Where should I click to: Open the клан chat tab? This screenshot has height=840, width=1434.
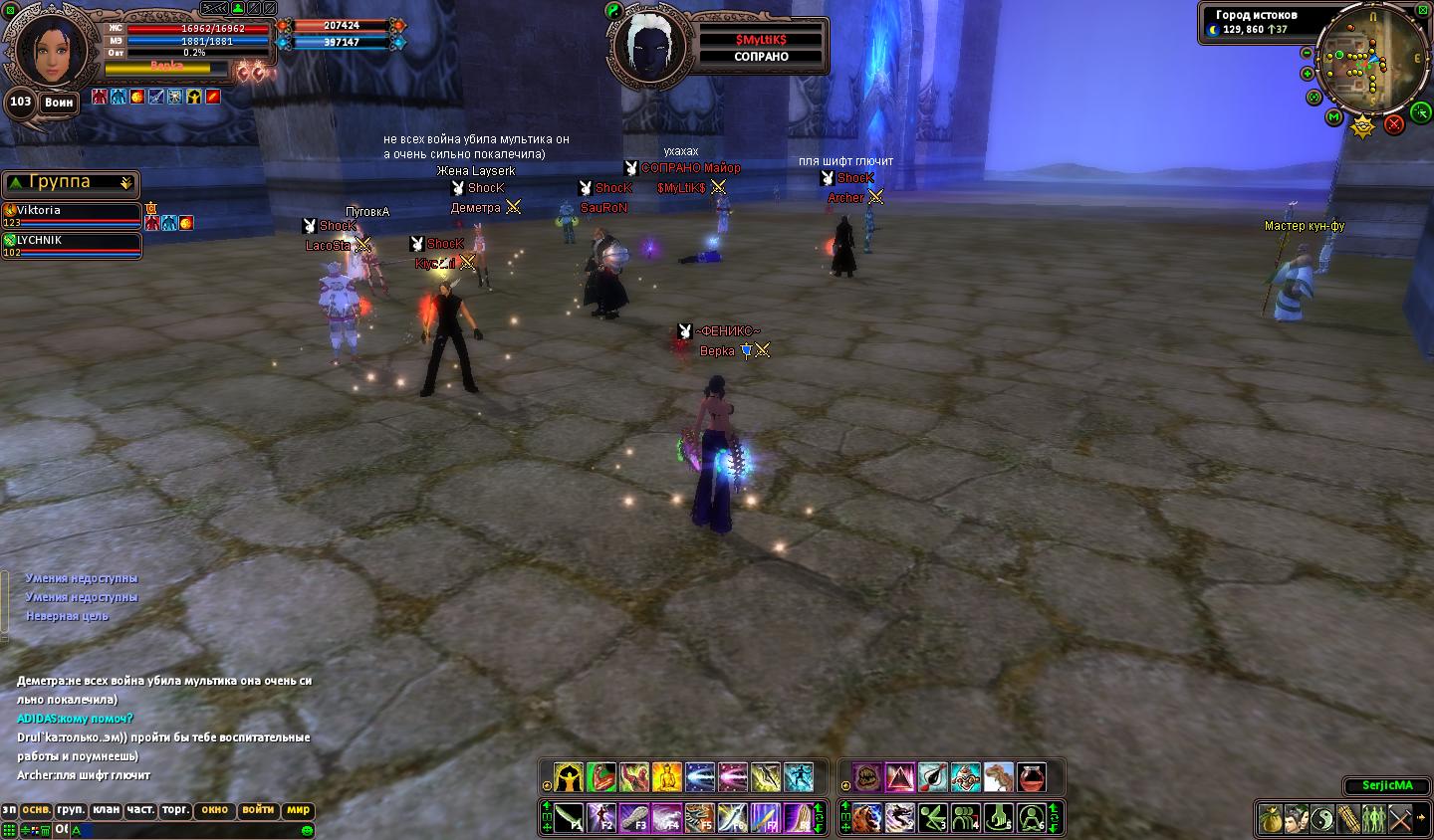tap(106, 810)
